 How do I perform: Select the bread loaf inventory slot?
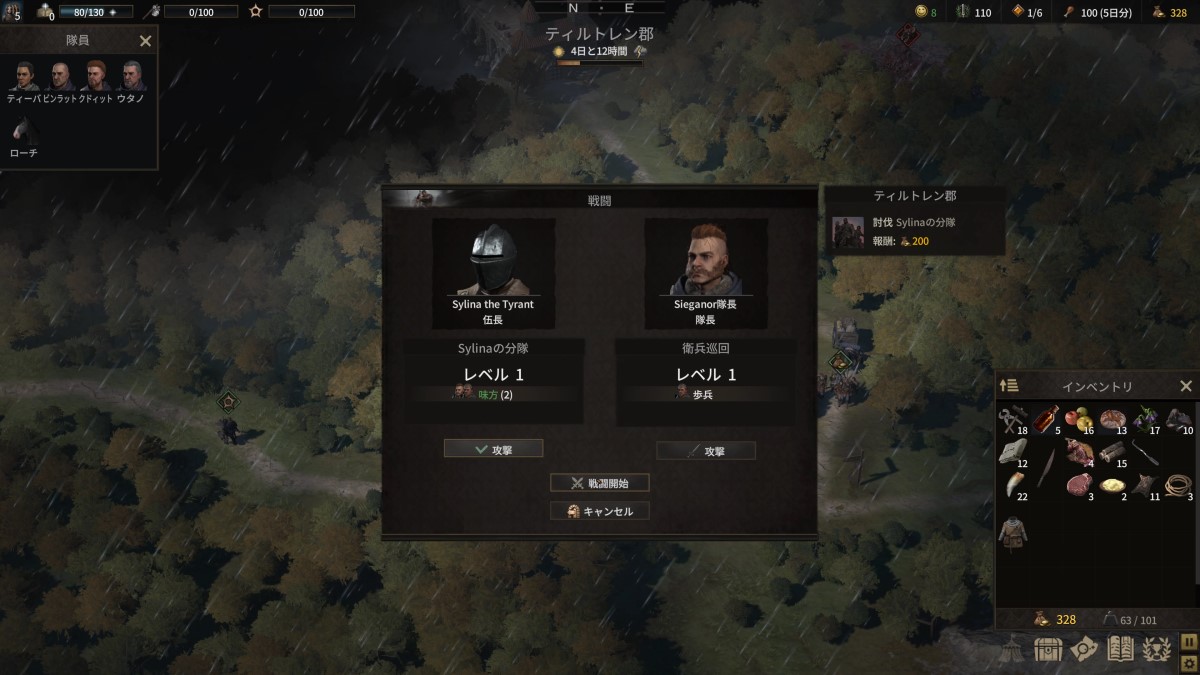[x=1113, y=418]
